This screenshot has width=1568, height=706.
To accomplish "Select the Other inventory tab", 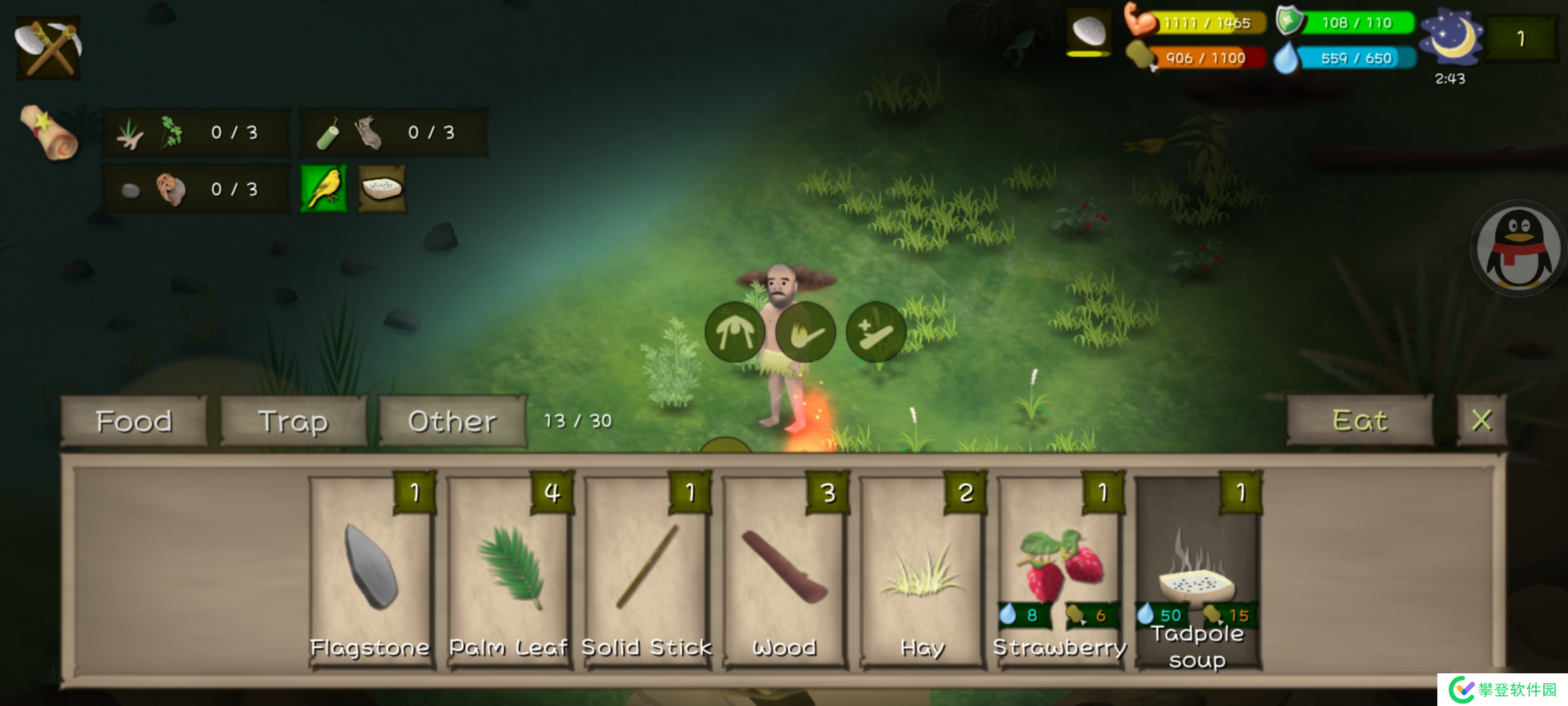I will (452, 422).
